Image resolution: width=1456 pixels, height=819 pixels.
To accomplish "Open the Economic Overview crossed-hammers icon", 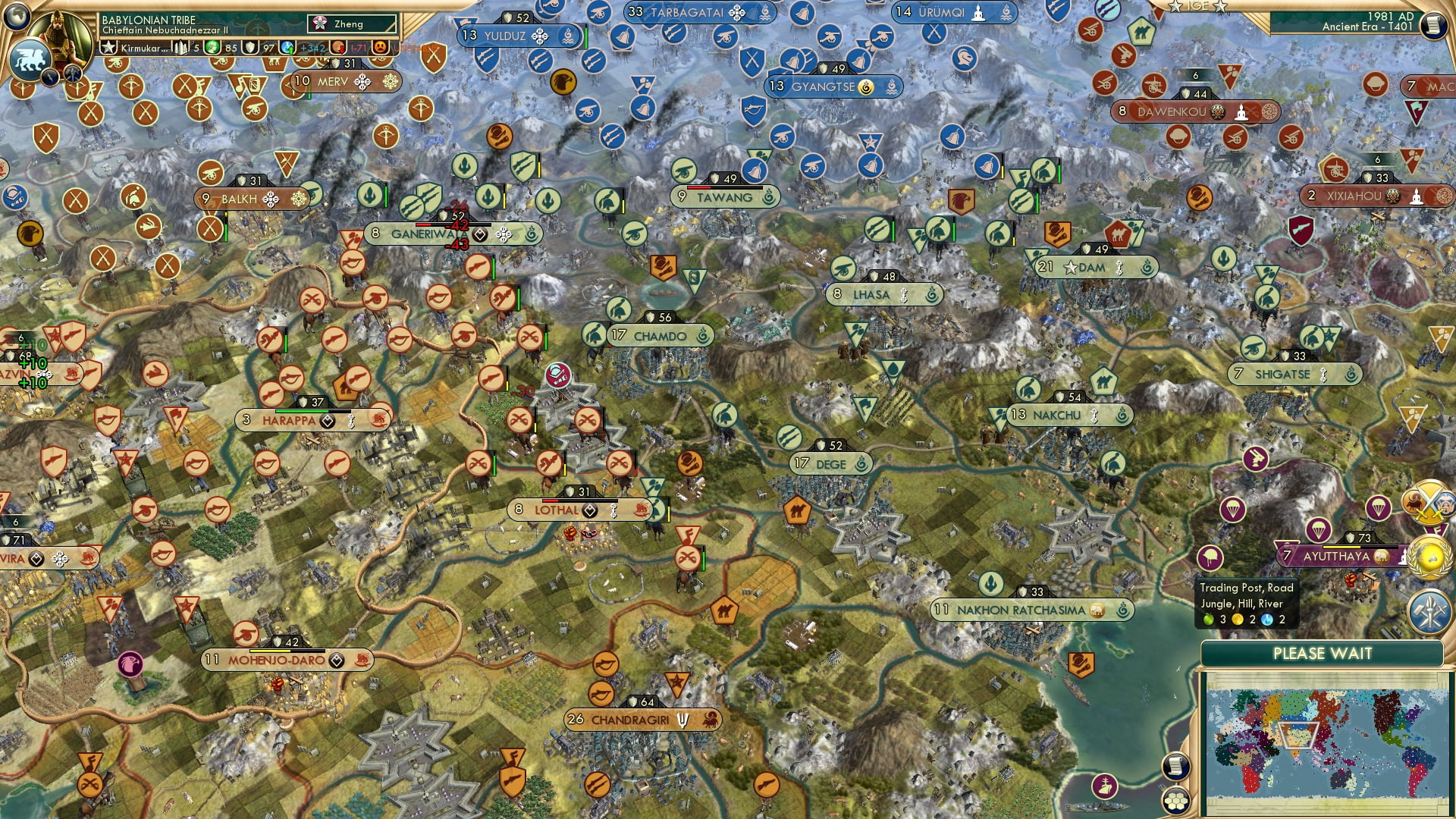I will tap(1429, 610).
